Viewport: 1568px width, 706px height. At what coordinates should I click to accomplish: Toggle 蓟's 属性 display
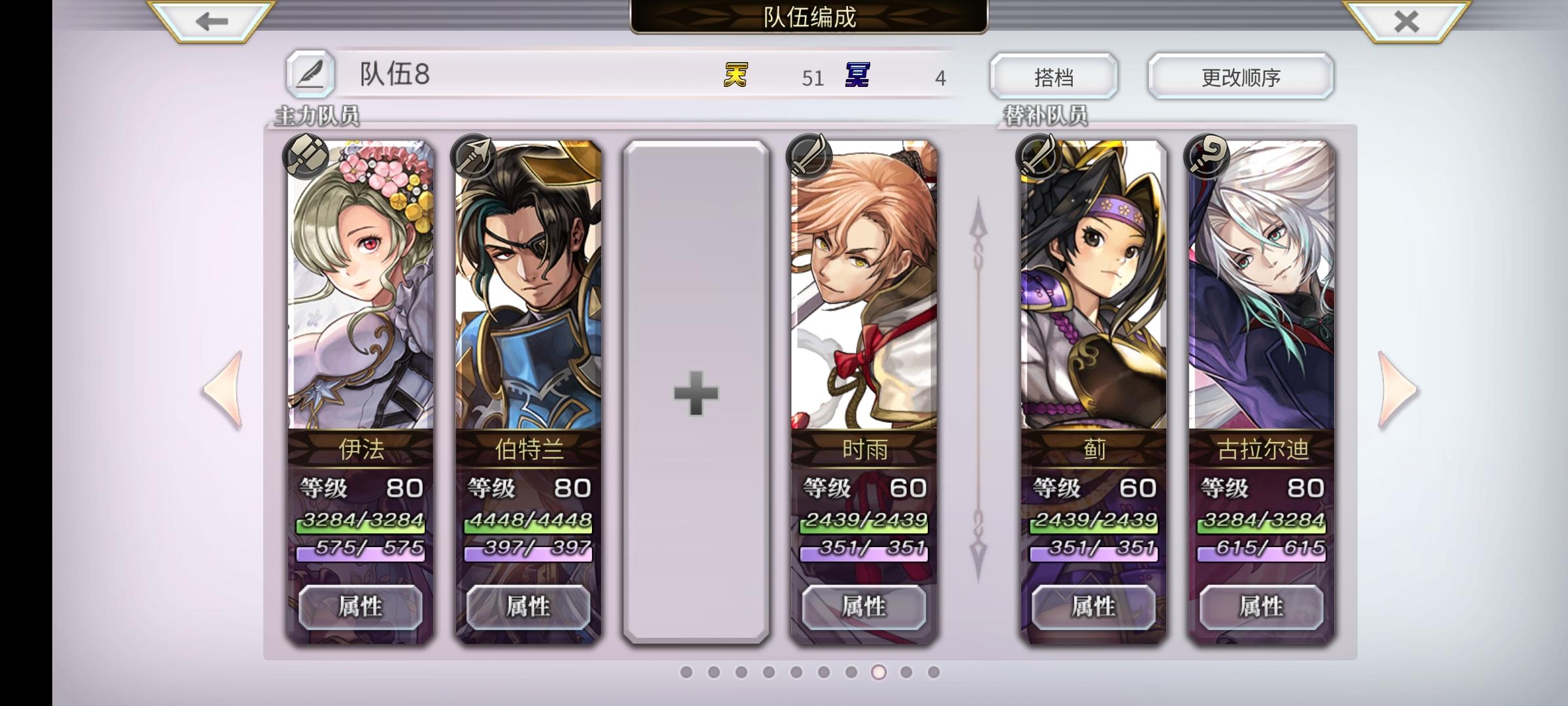pyautogui.click(x=1092, y=606)
